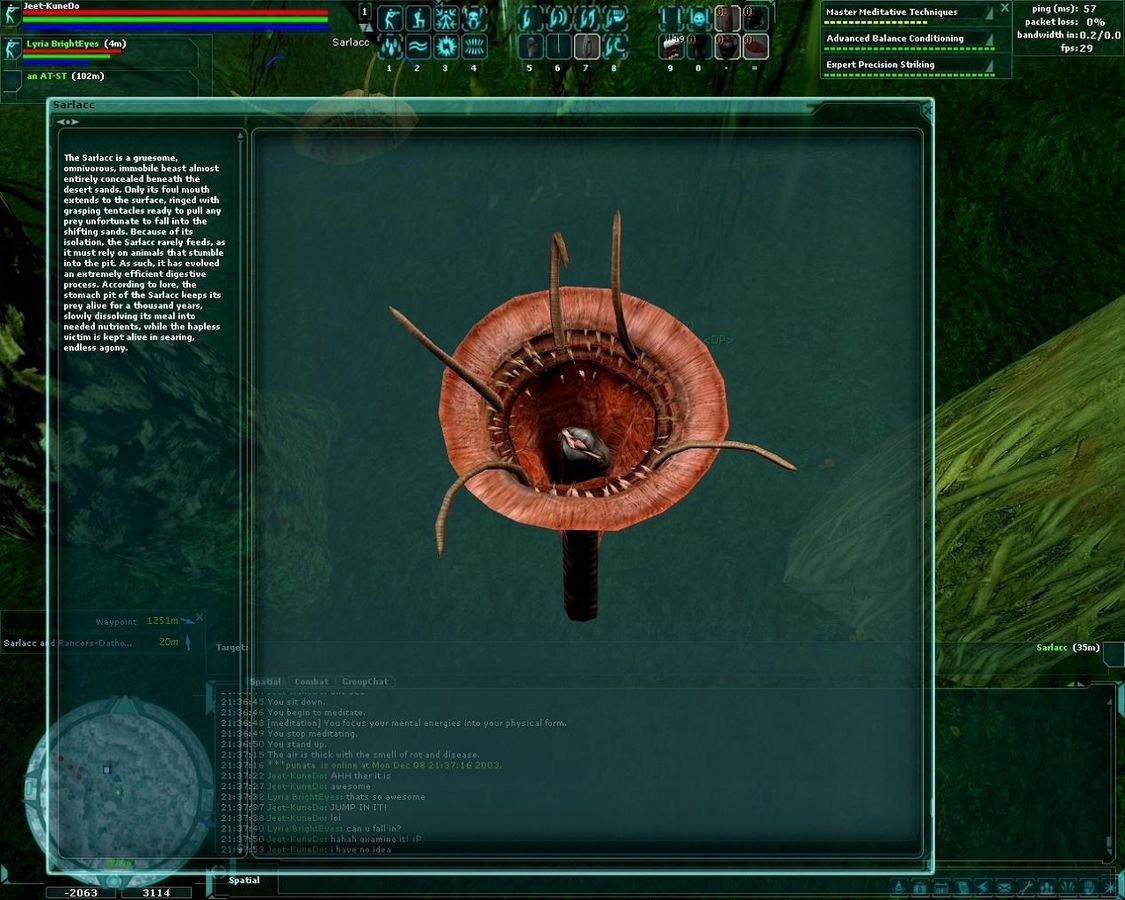The width and height of the screenshot is (1125, 900).
Task: Open the wrench options menu button
Action: [x=1024, y=887]
